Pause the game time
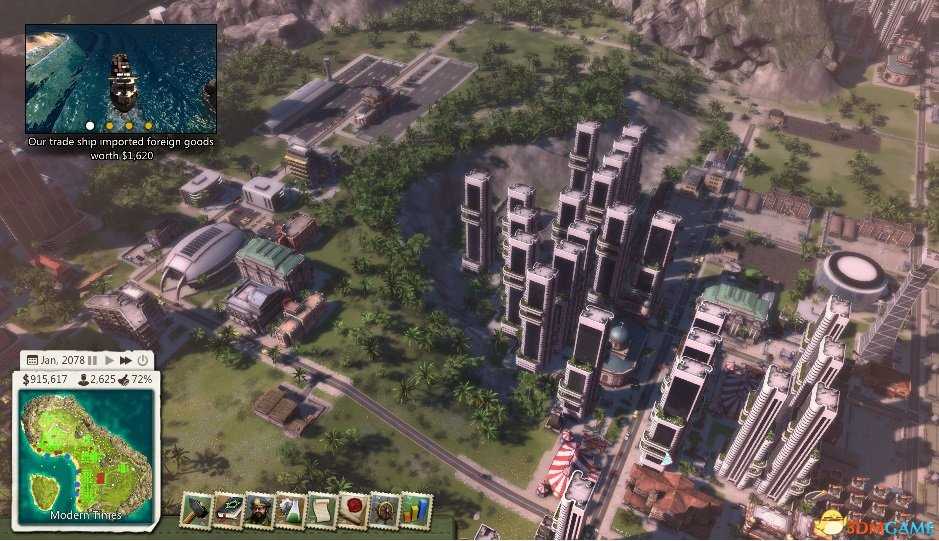The image size is (939, 541). coord(92,360)
